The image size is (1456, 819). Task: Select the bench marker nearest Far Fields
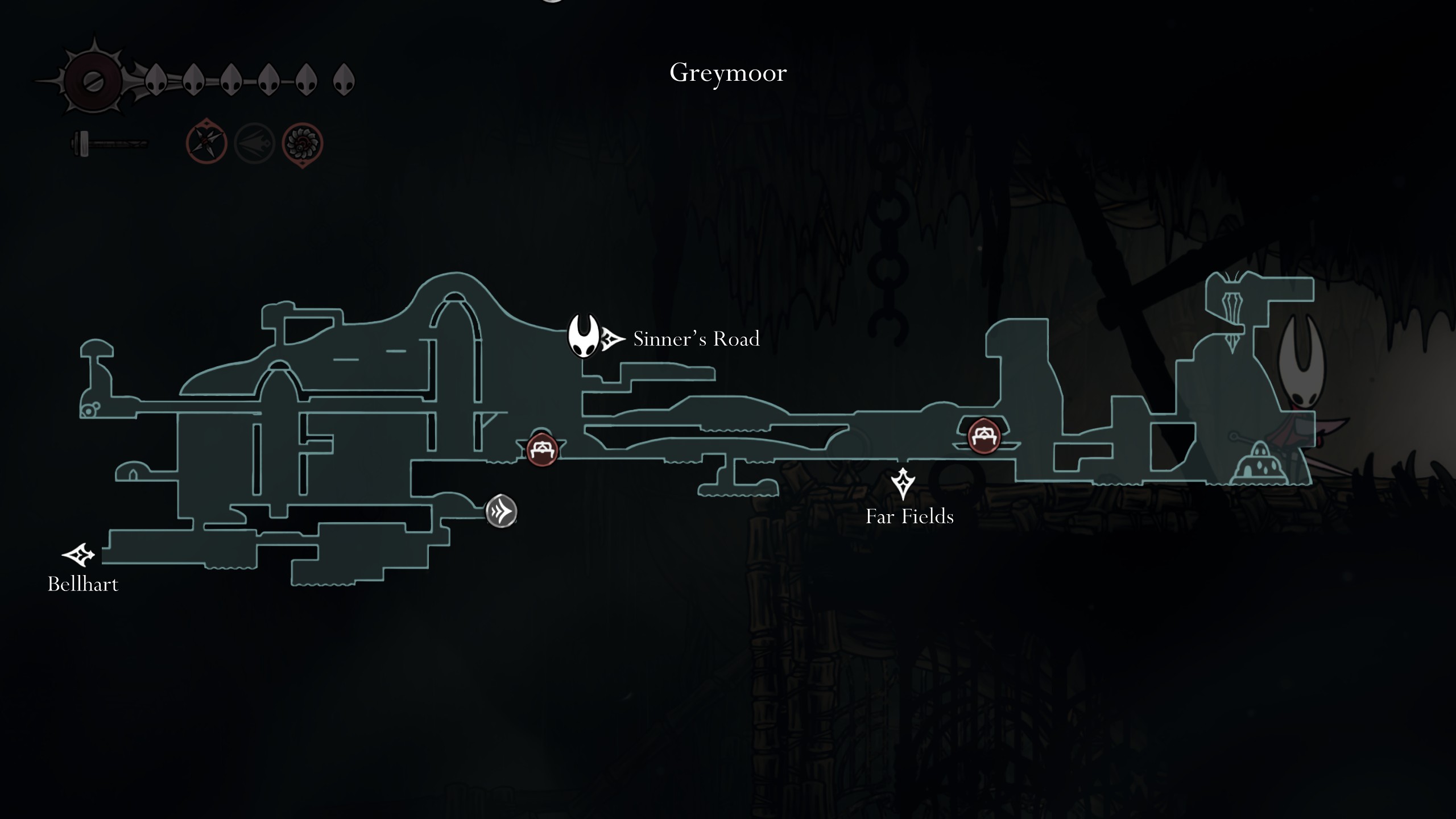(x=984, y=436)
